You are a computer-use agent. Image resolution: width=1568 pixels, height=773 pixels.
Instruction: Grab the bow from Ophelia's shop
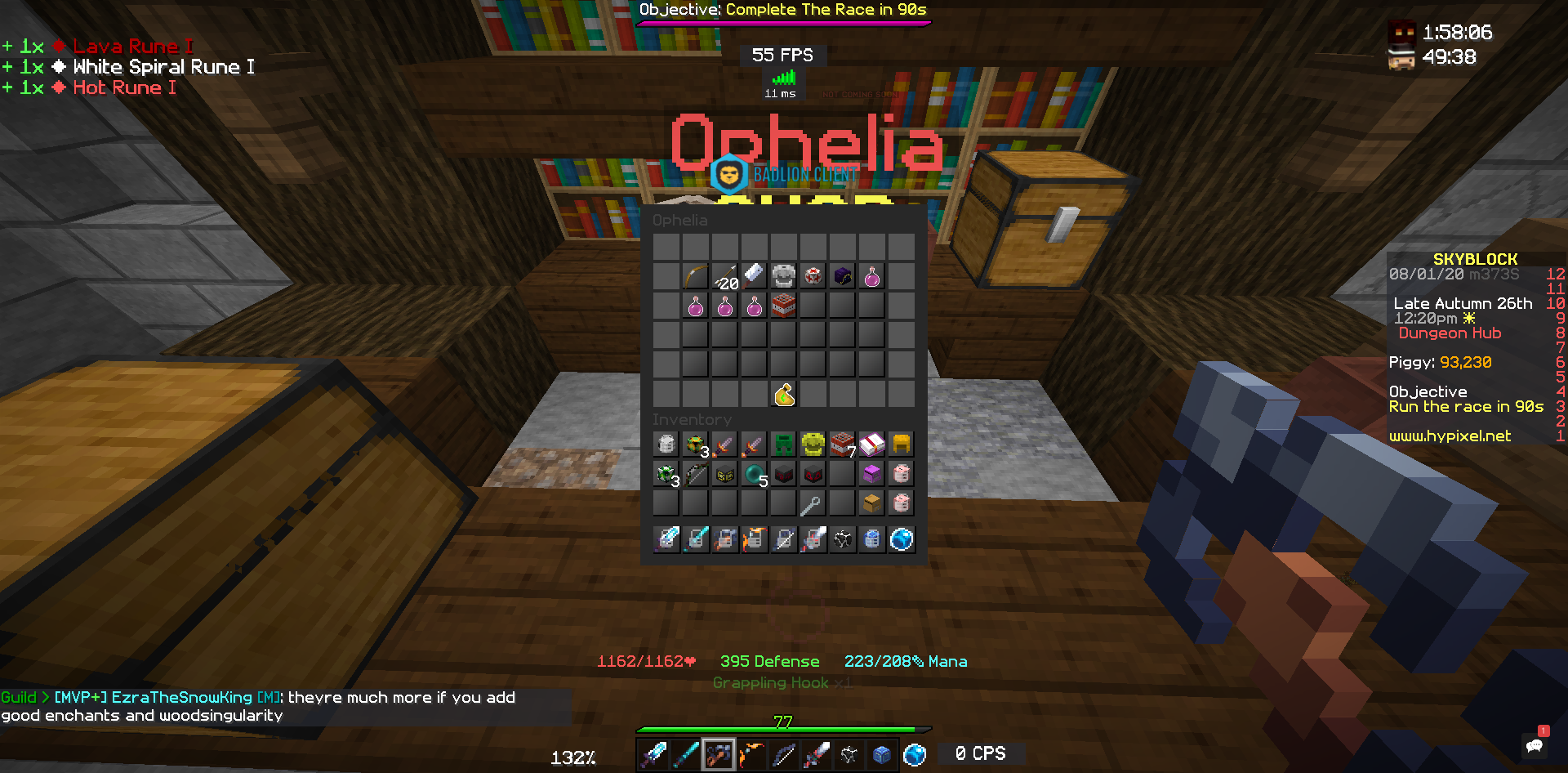click(x=694, y=275)
